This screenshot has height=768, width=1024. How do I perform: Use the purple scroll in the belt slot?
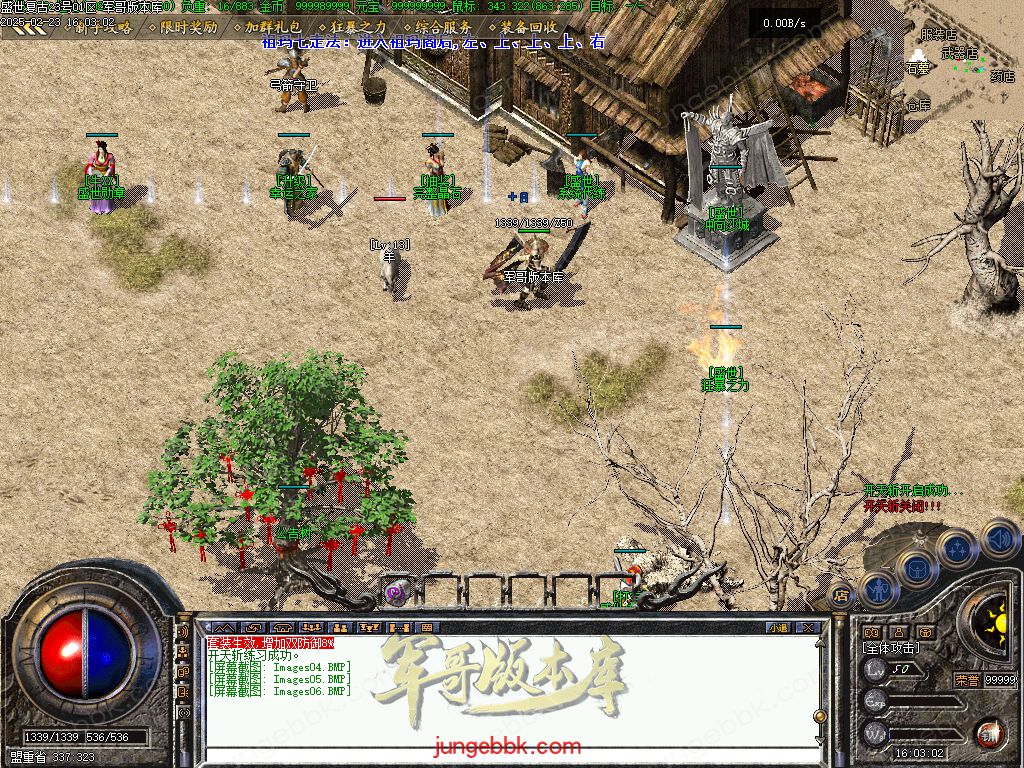[397, 592]
